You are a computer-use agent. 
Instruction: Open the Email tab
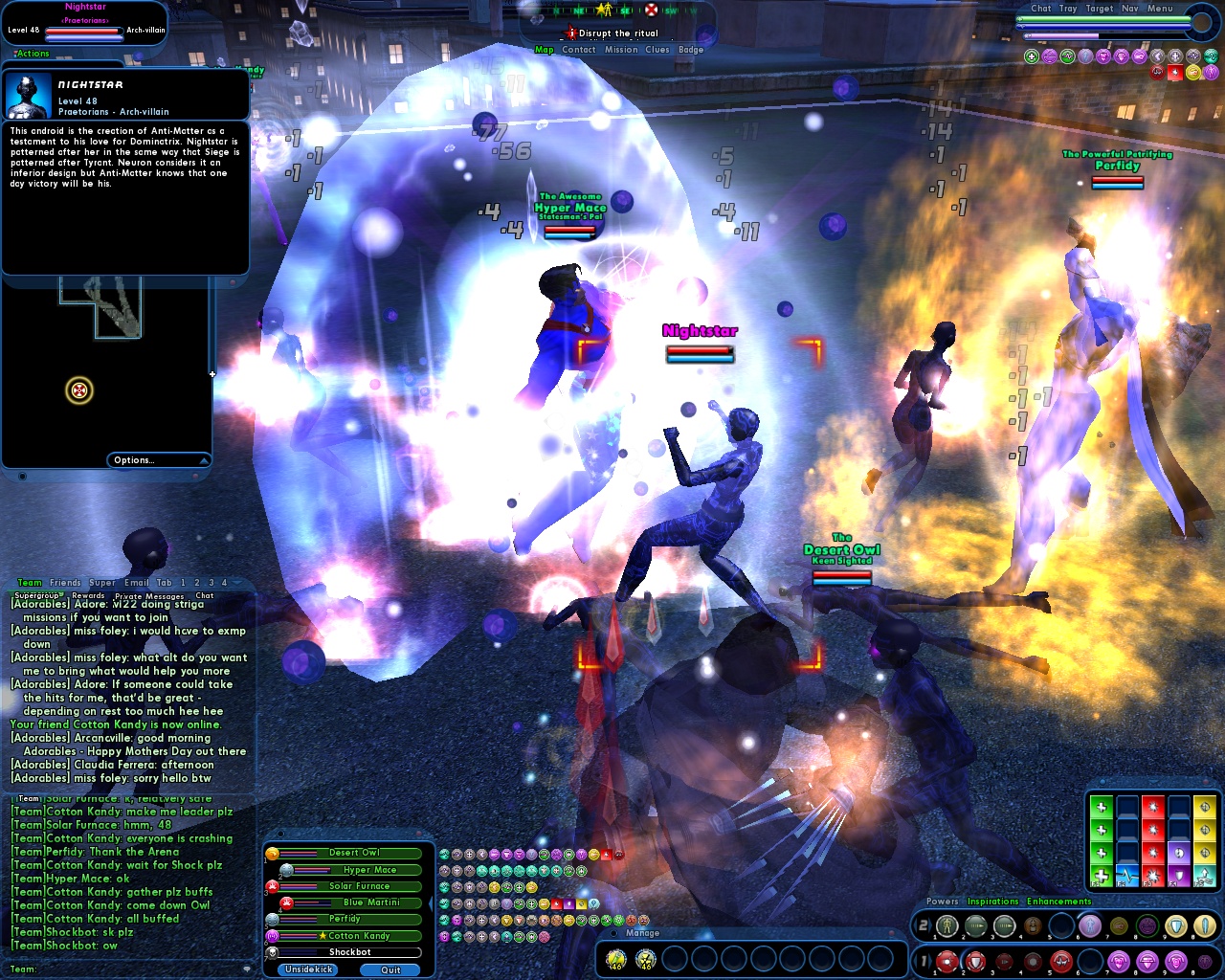136,582
